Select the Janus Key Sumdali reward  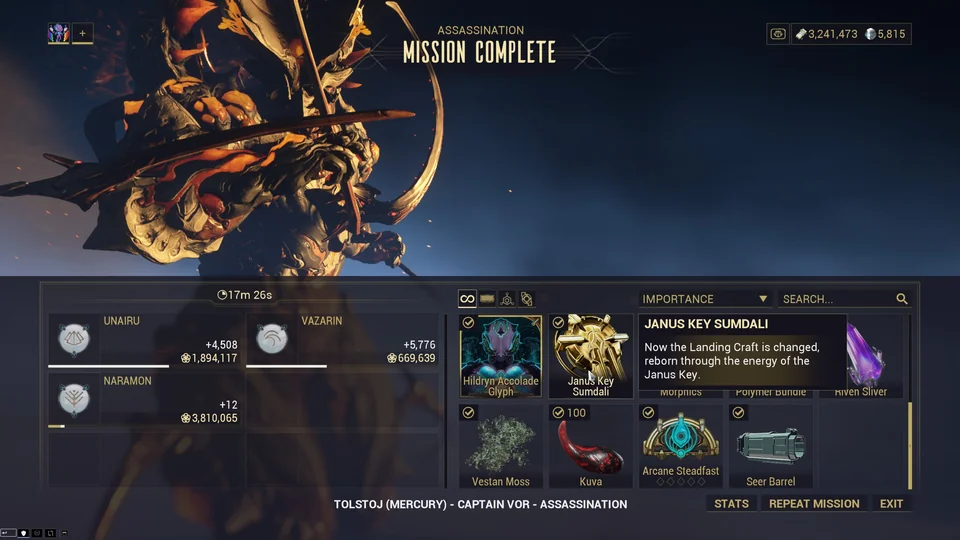coord(591,356)
